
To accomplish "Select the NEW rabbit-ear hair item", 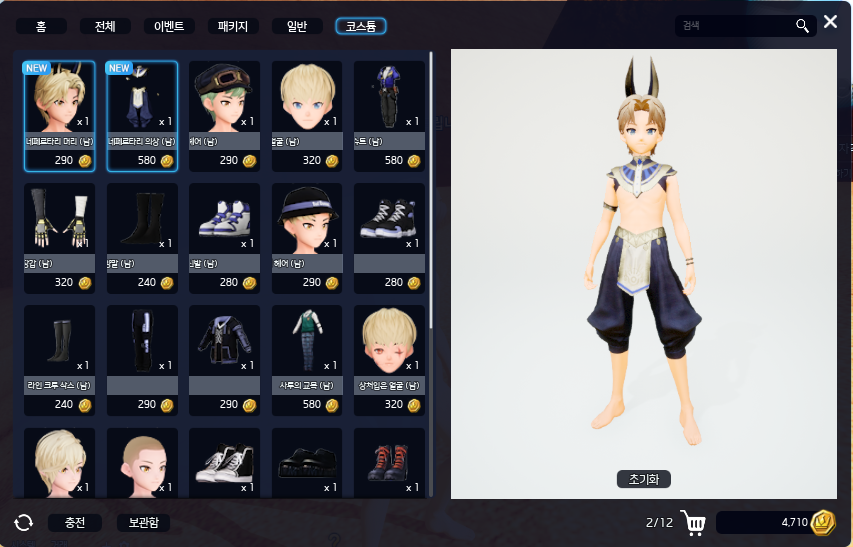I will point(59,115).
